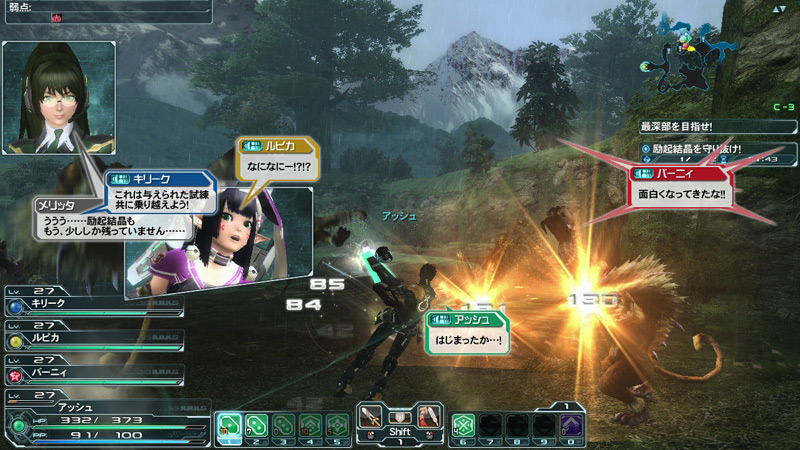Select party member バーニィ in the party list
Image resolution: width=800 pixels, height=450 pixels.
pos(90,374)
